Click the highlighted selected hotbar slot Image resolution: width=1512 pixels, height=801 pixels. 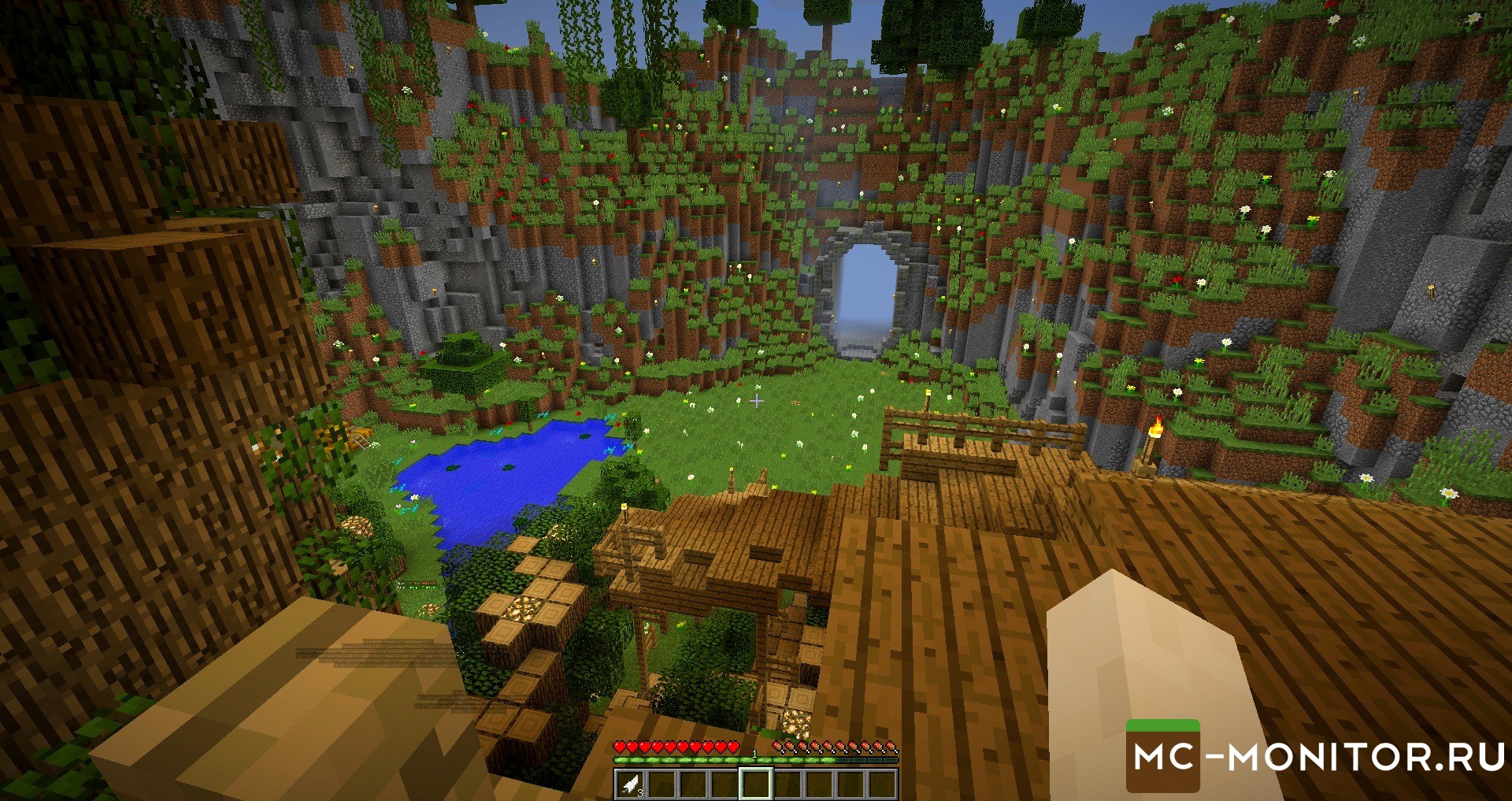(755, 784)
